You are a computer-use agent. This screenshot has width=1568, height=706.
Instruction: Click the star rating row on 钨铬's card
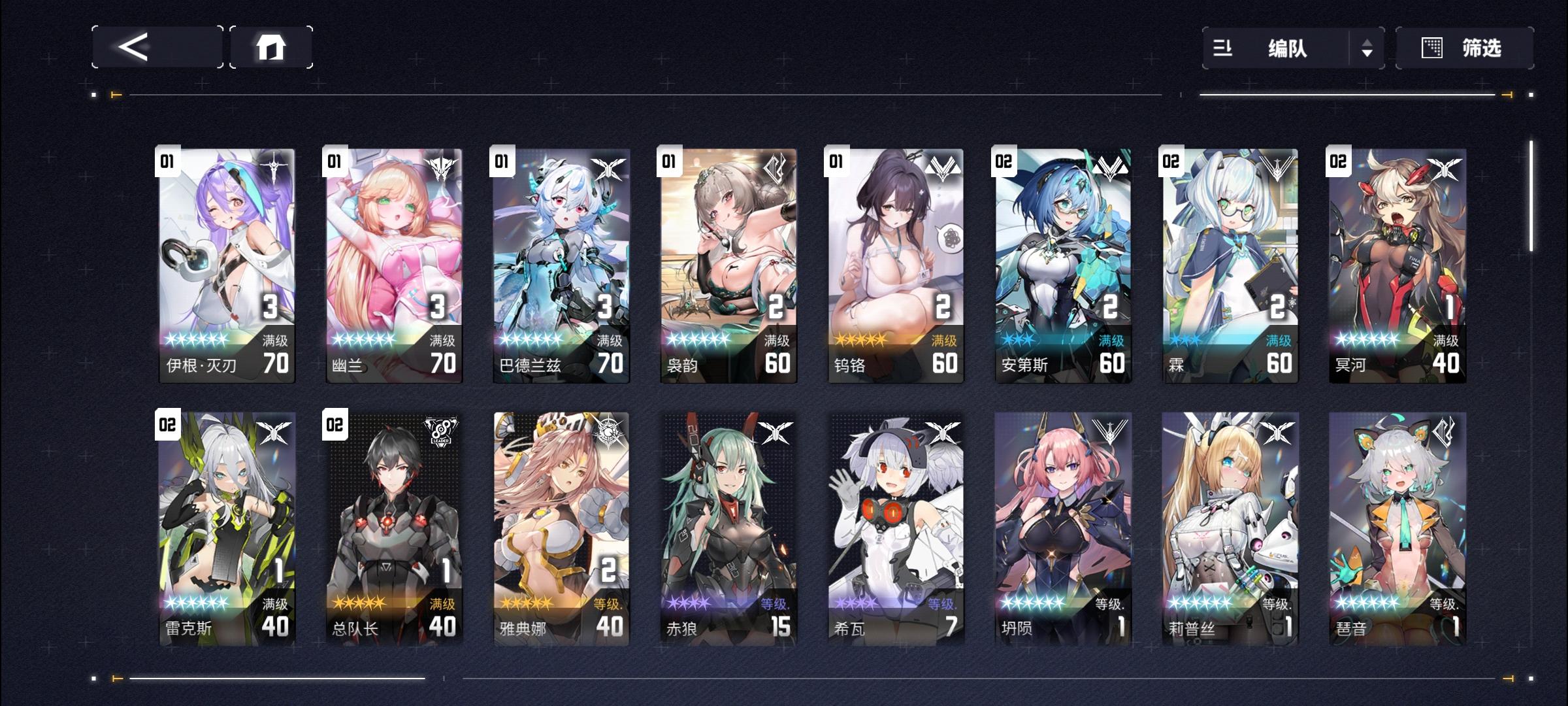point(861,339)
